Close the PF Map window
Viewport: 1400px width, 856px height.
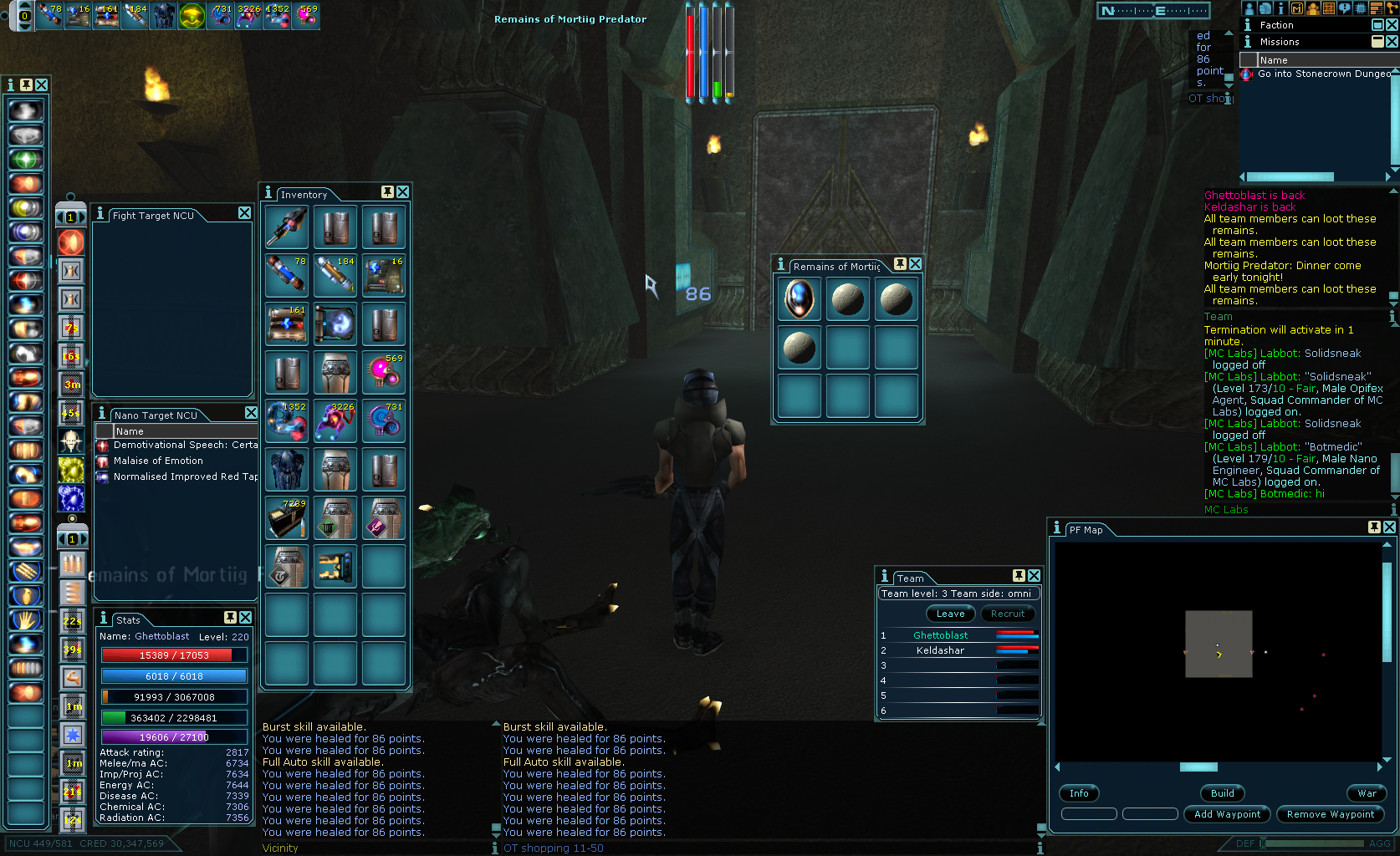[x=1389, y=527]
